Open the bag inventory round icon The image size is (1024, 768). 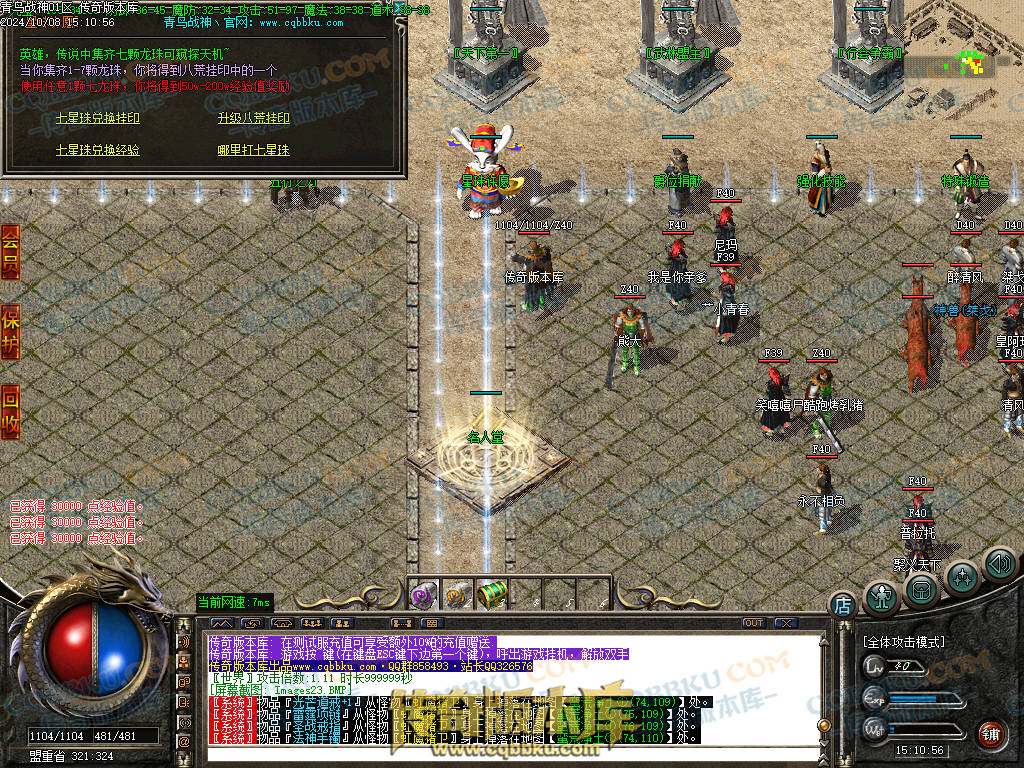point(922,590)
